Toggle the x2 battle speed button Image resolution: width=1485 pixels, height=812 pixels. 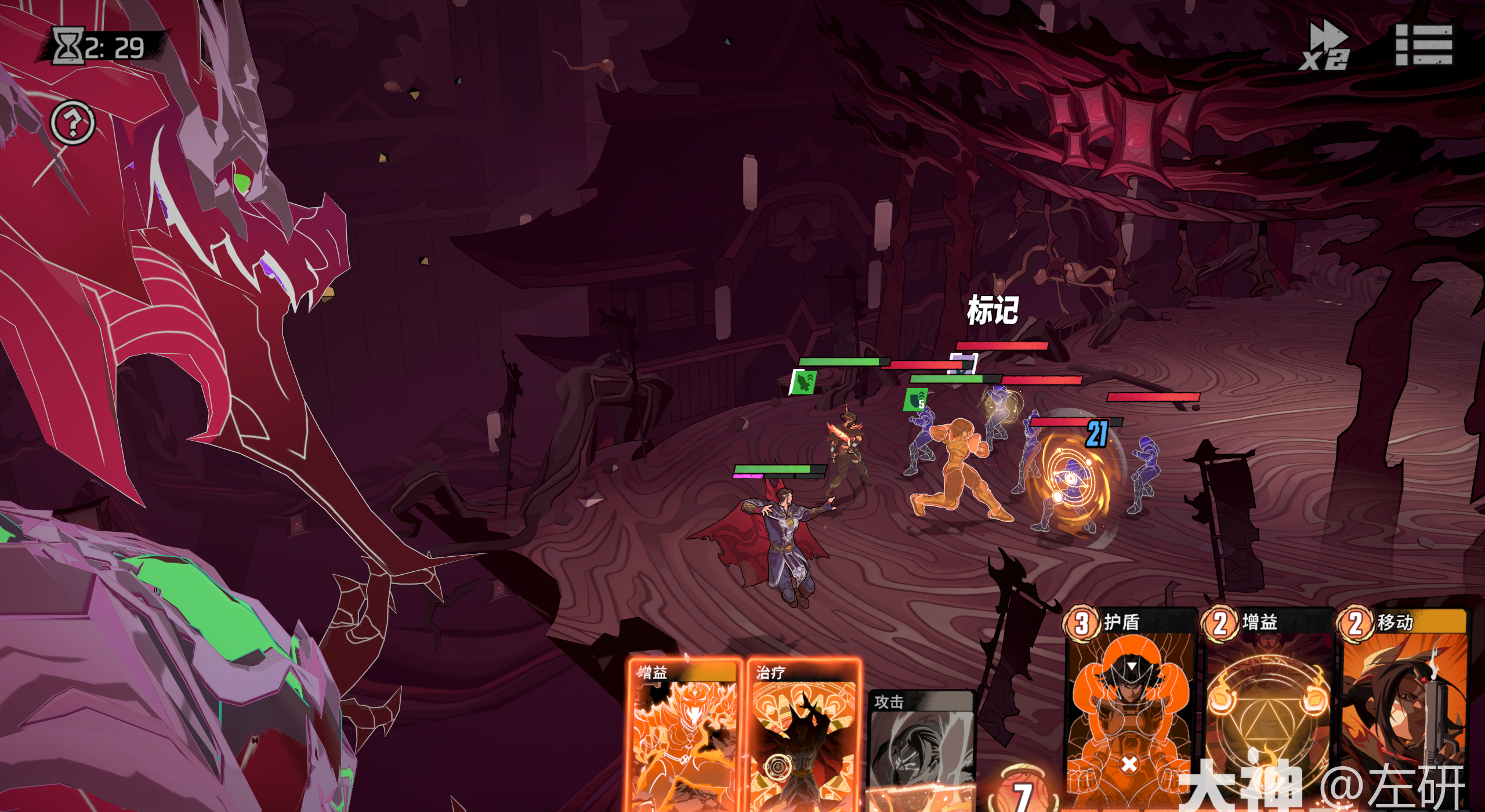1325,46
